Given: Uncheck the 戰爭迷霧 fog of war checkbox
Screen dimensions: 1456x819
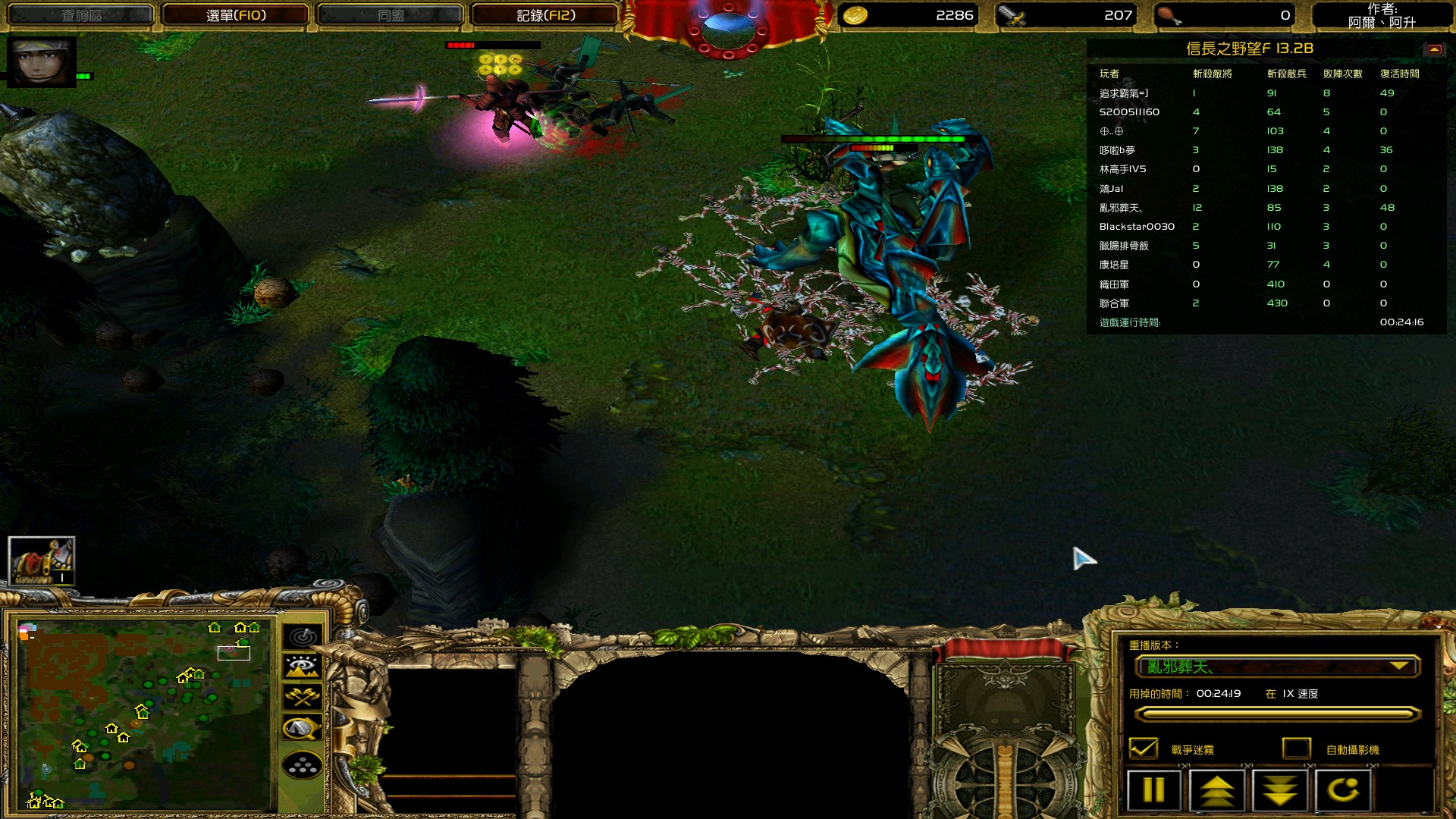Looking at the screenshot, I should [x=1144, y=748].
